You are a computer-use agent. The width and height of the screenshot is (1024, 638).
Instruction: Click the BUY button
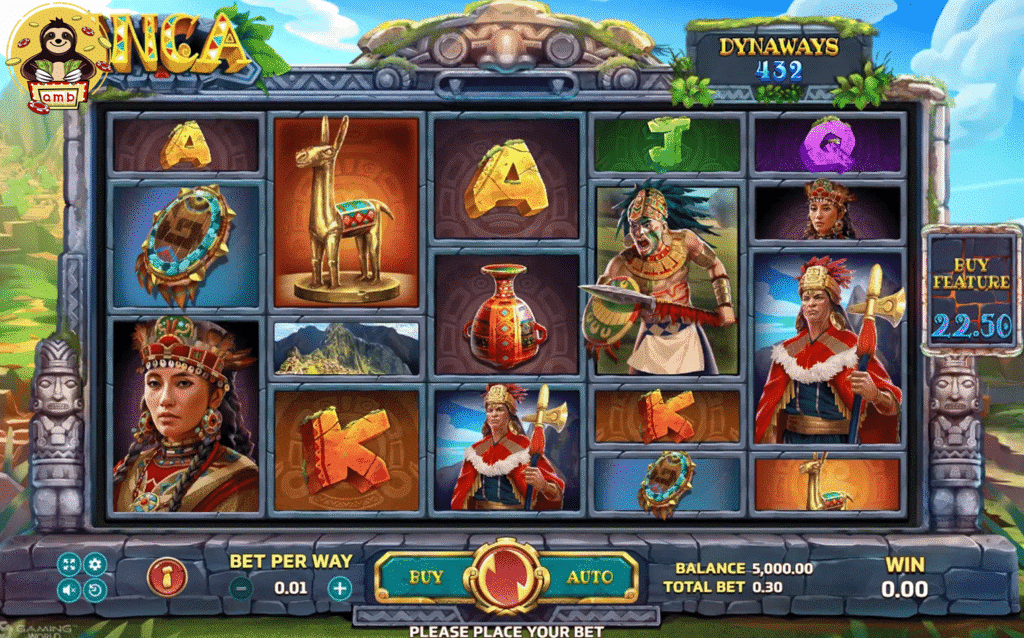426,577
